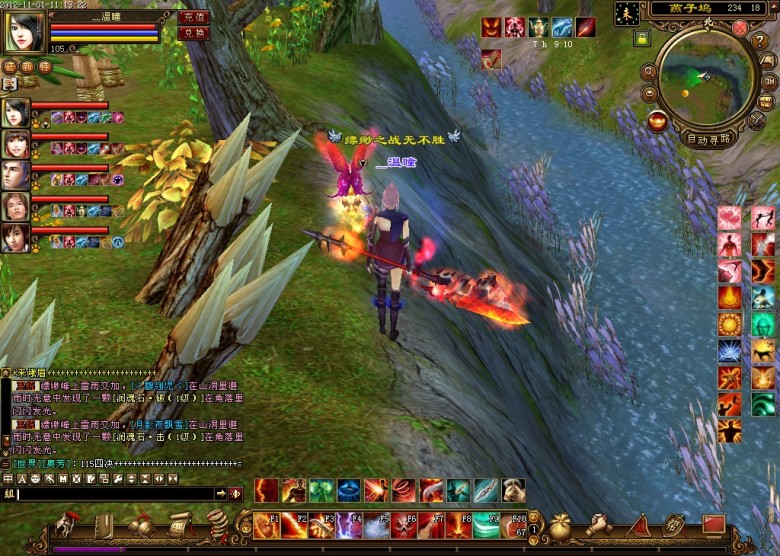
Task: Click the 充值 recharge button
Action: (x=193, y=17)
